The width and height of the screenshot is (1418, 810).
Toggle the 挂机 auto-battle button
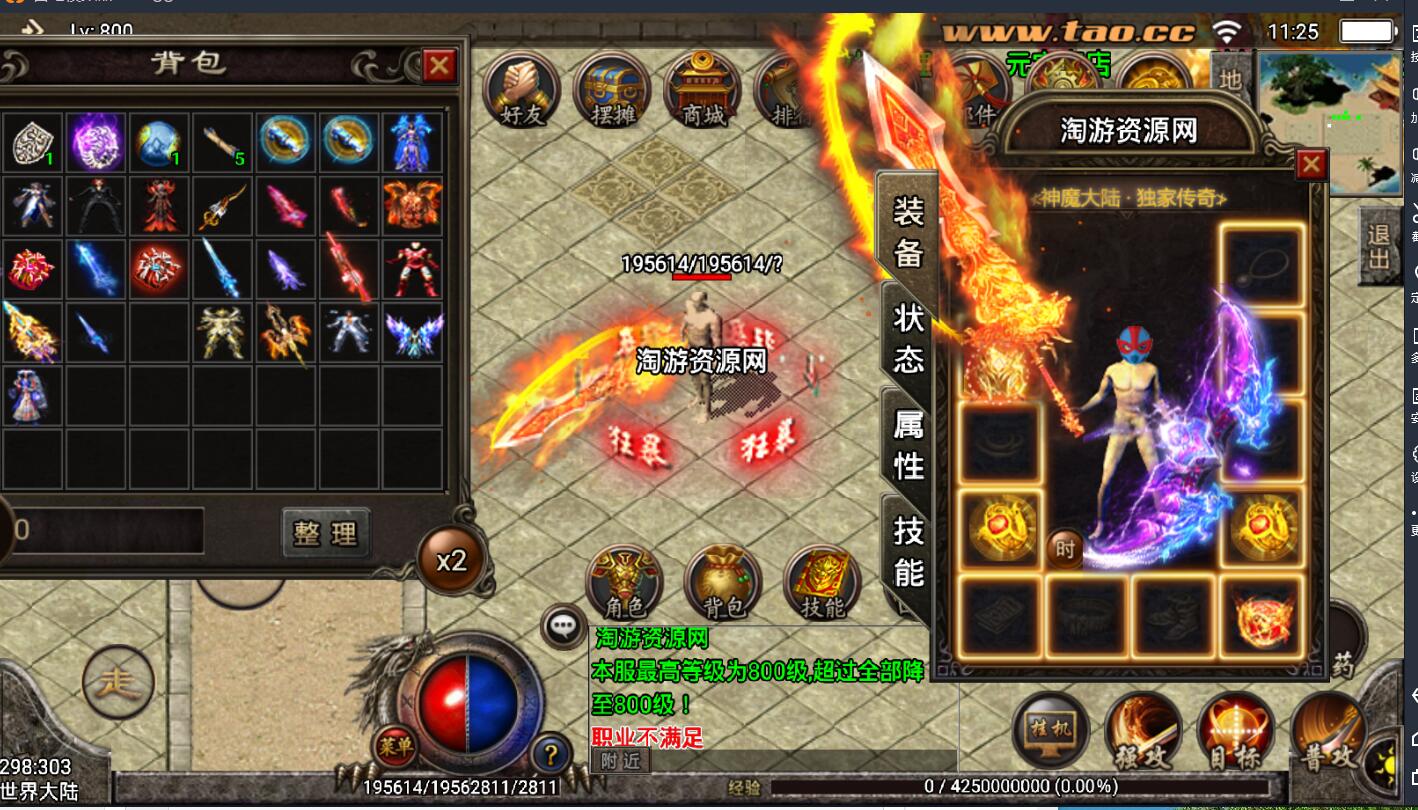pos(1049,730)
